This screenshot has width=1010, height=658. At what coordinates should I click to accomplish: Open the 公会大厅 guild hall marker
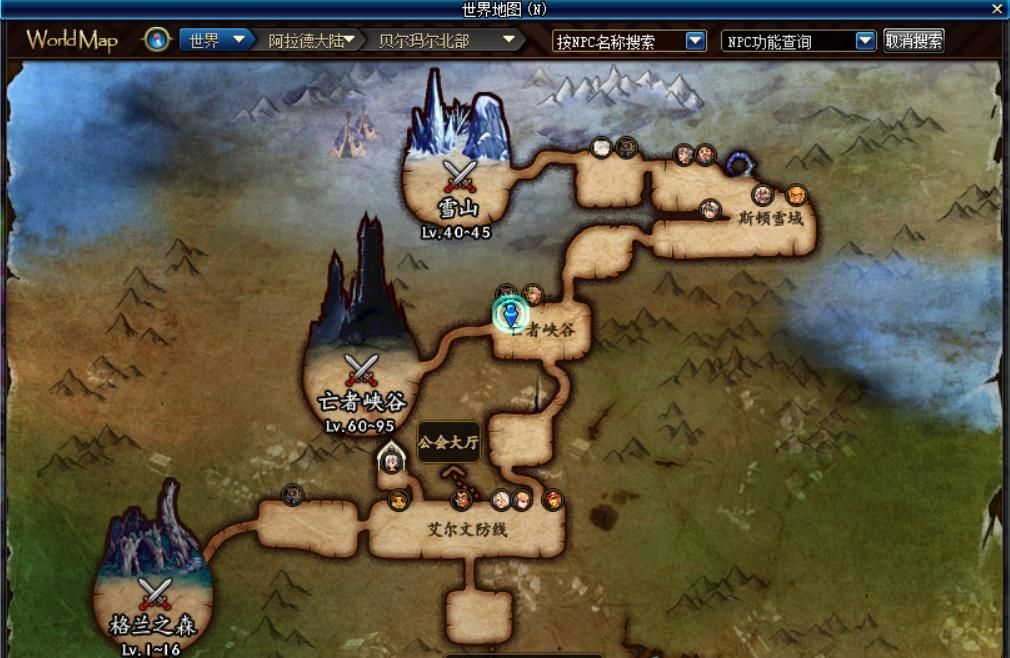(x=448, y=442)
